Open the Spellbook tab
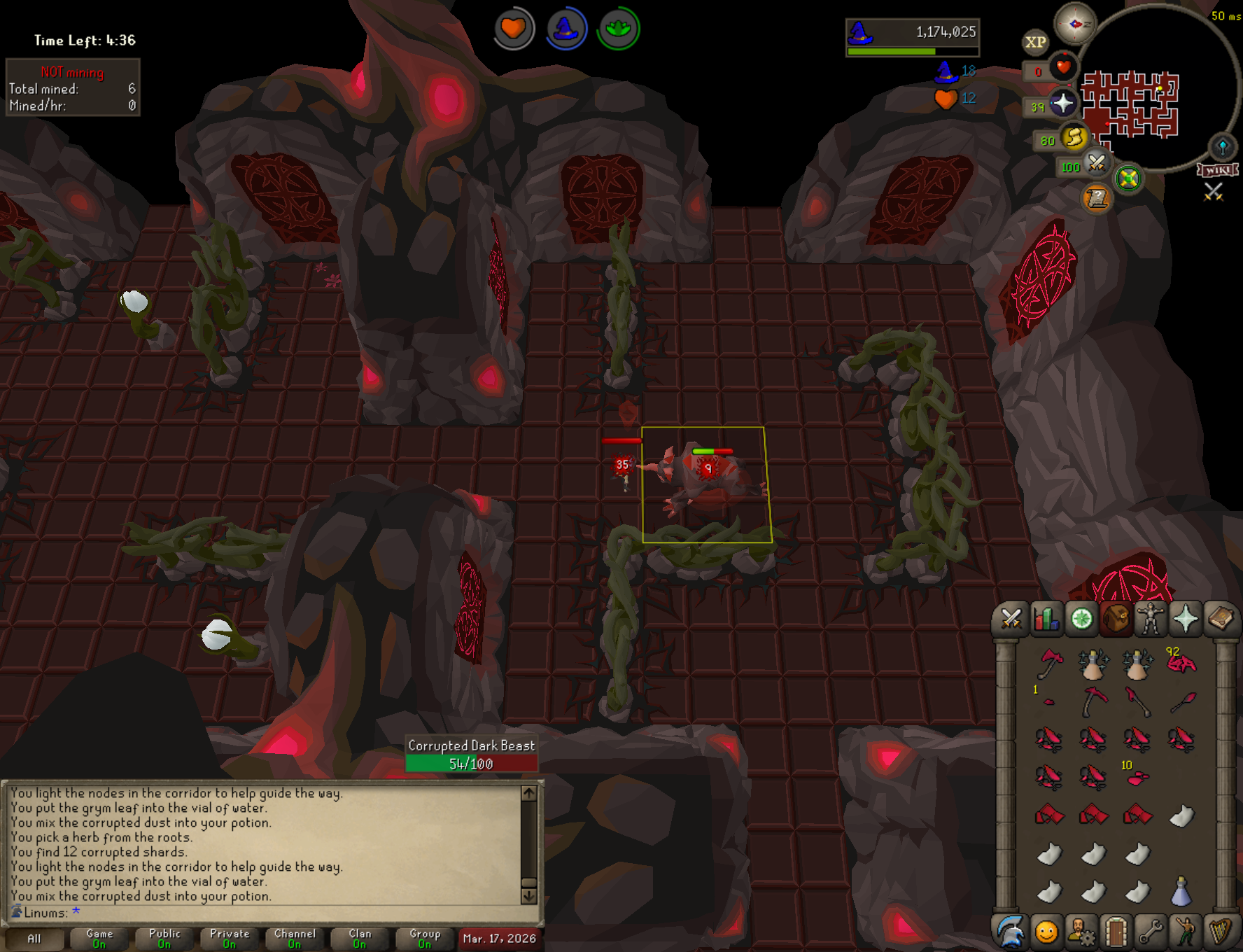 click(x=1220, y=619)
